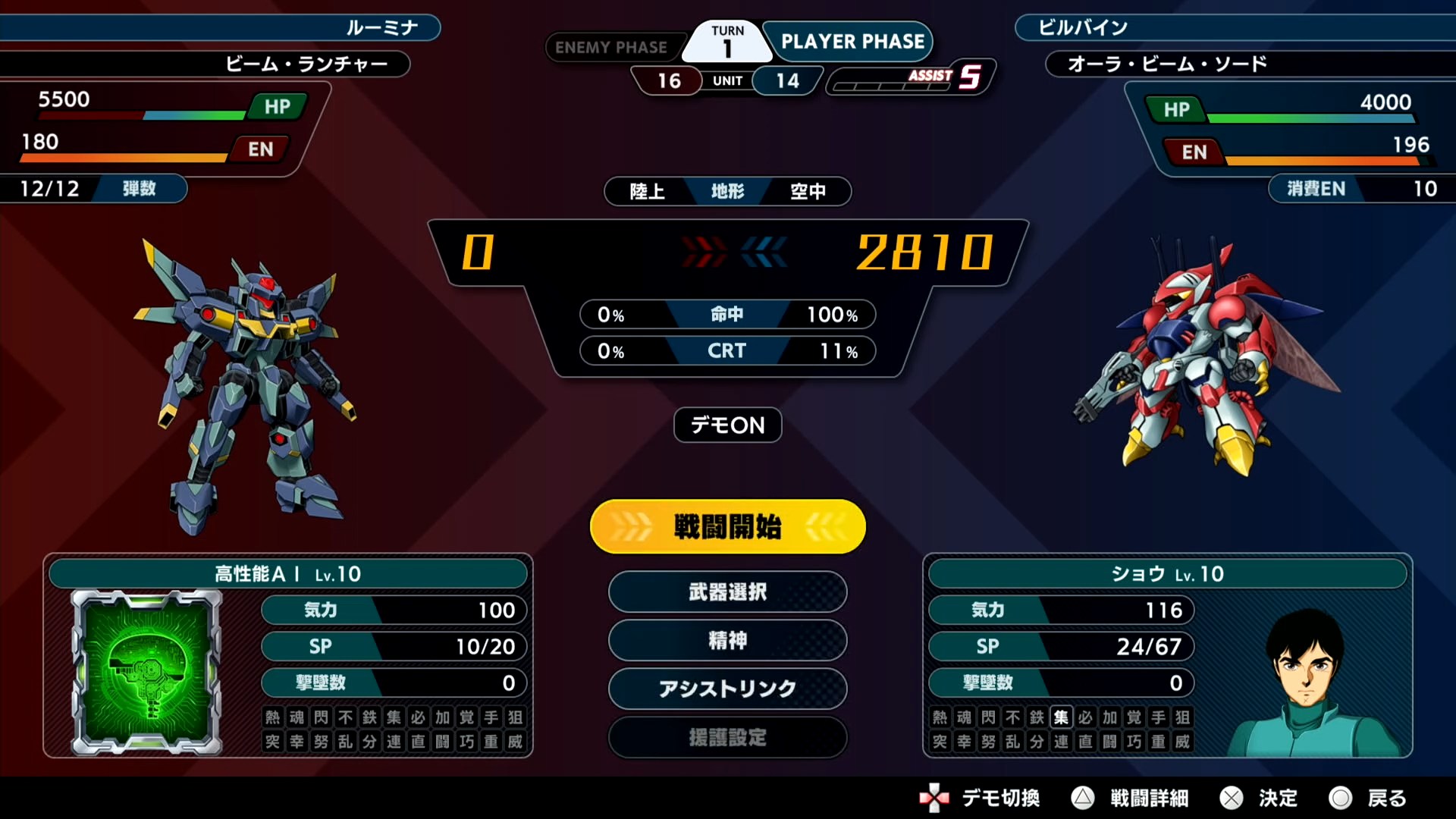Open the 武器選択 weapon selection menu
The image size is (1456, 819).
(727, 591)
